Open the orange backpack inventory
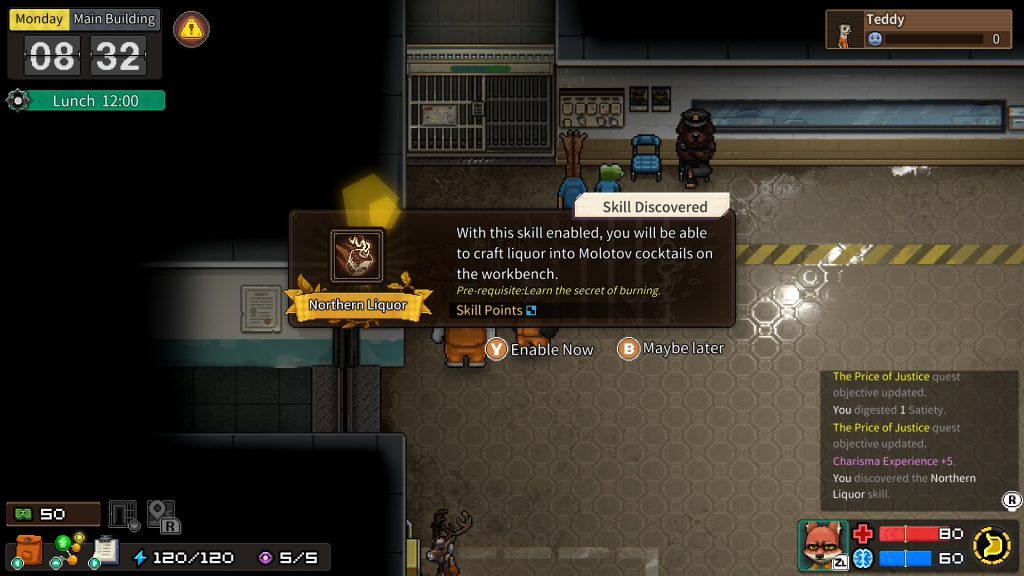The image size is (1024, 576). click(29, 550)
